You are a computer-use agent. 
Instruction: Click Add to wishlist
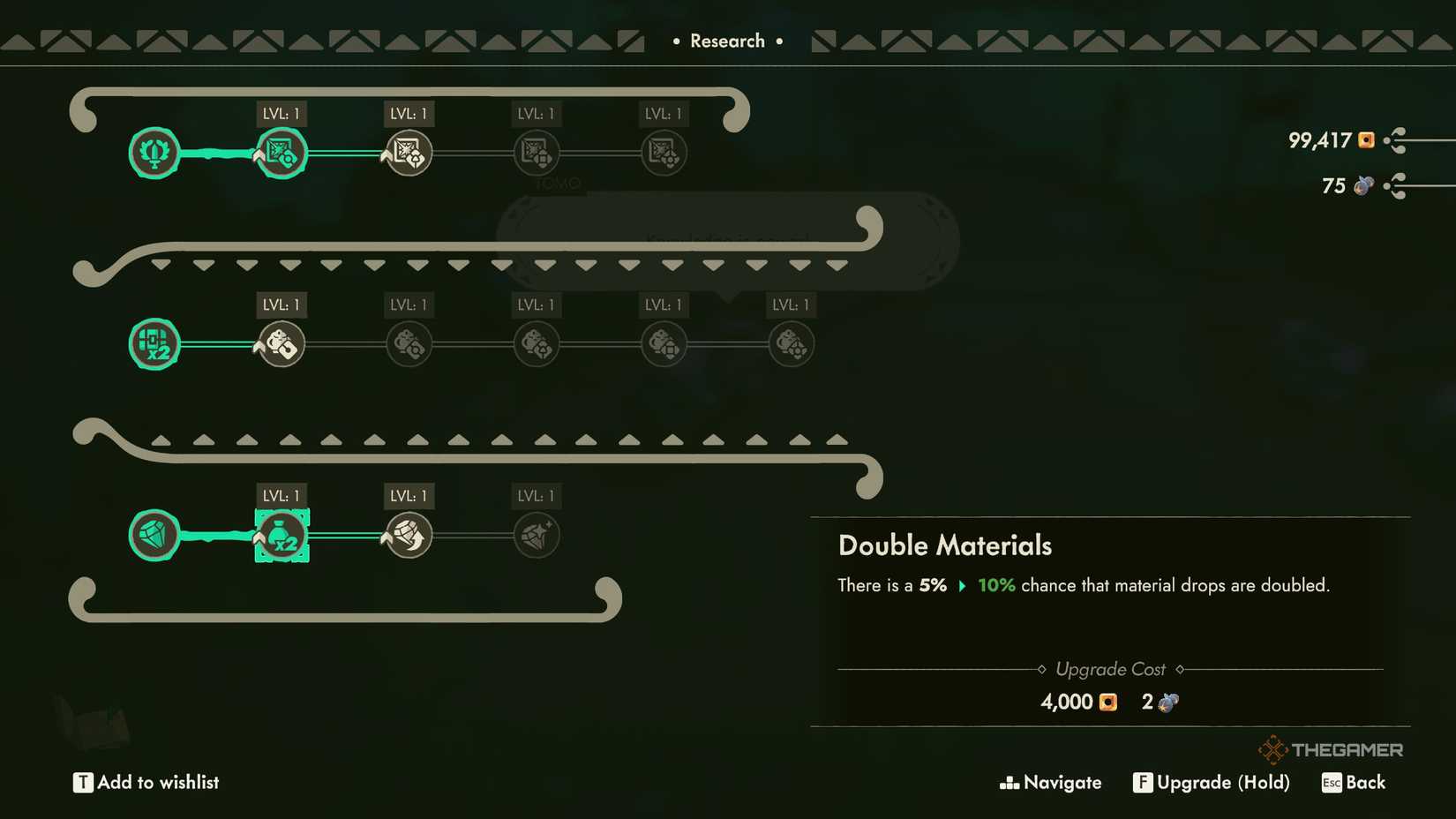(146, 781)
